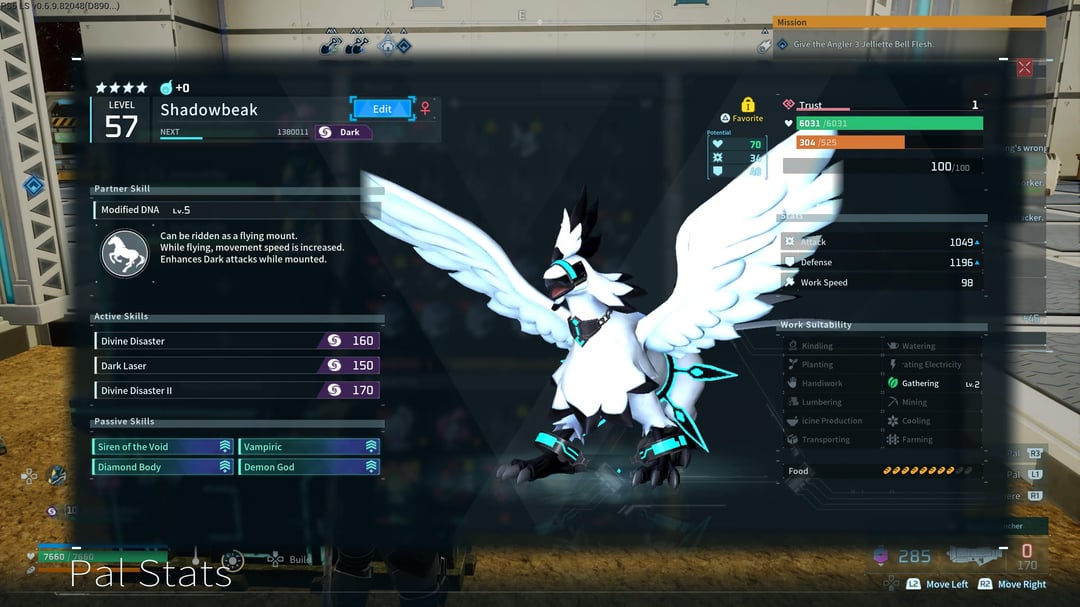
Task: Inspect the Vampiric passive skill
Action: pos(308,447)
